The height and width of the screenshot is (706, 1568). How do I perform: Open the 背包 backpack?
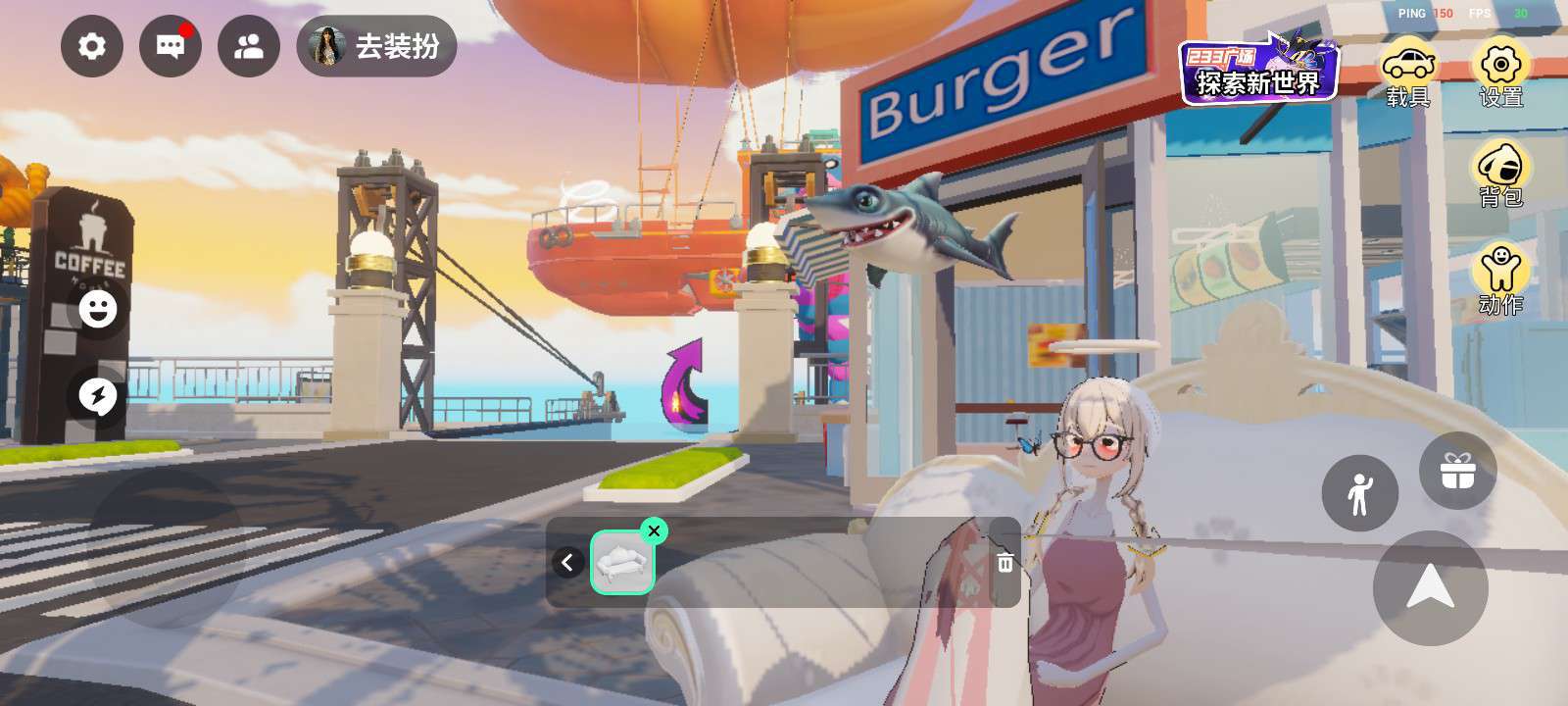[x=1500, y=175]
